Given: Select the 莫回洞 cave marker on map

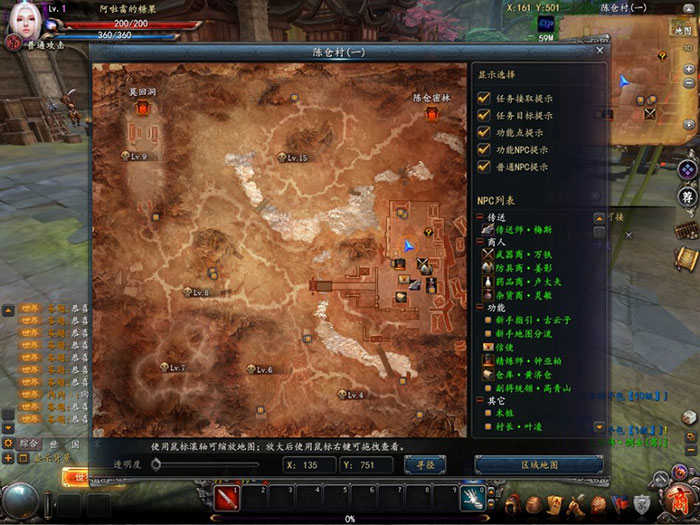Looking at the screenshot, I should point(145,108).
